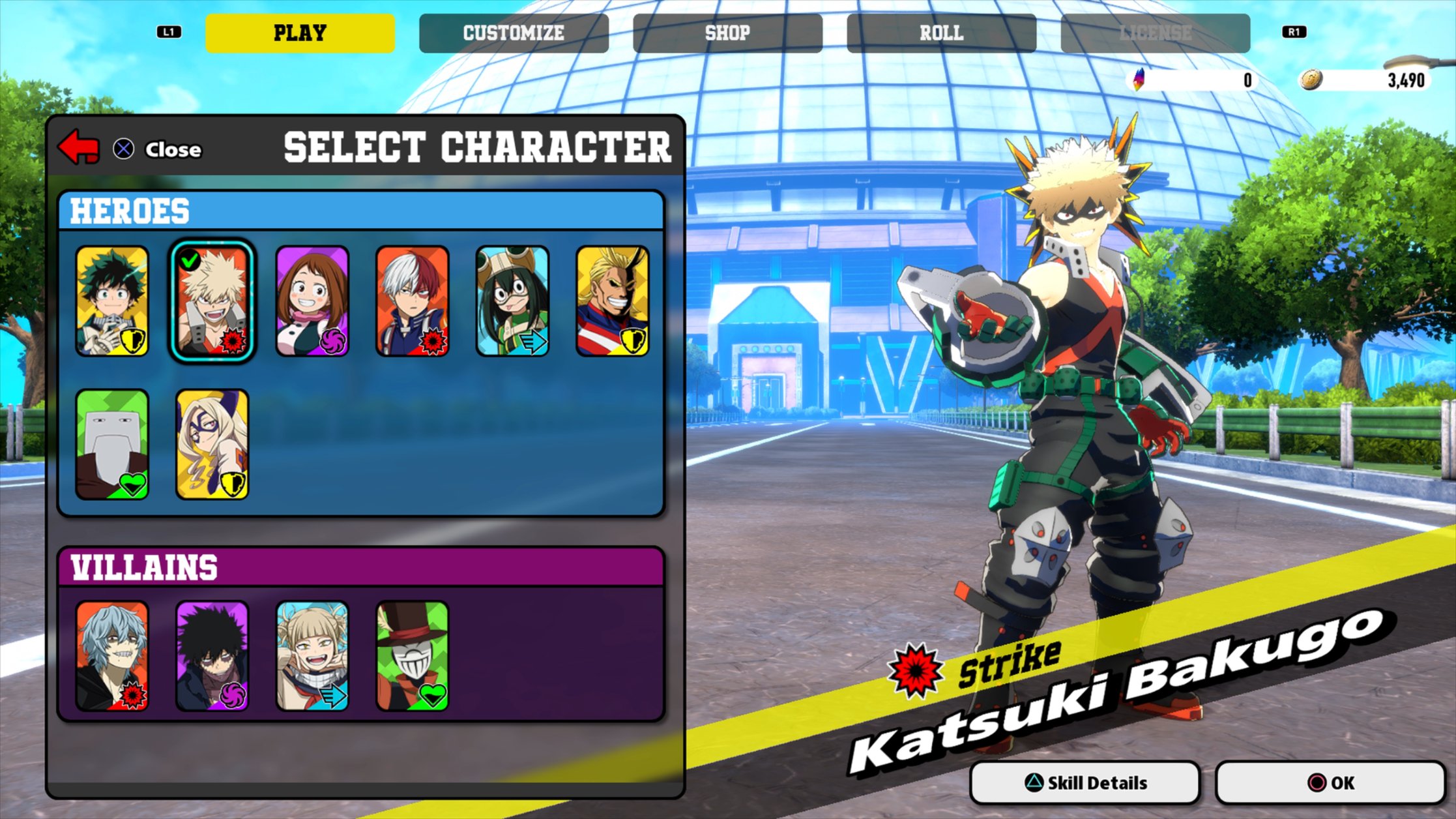The width and height of the screenshot is (1456, 819).
Task: Go to the ROLL menu
Action: [x=941, y=33]
